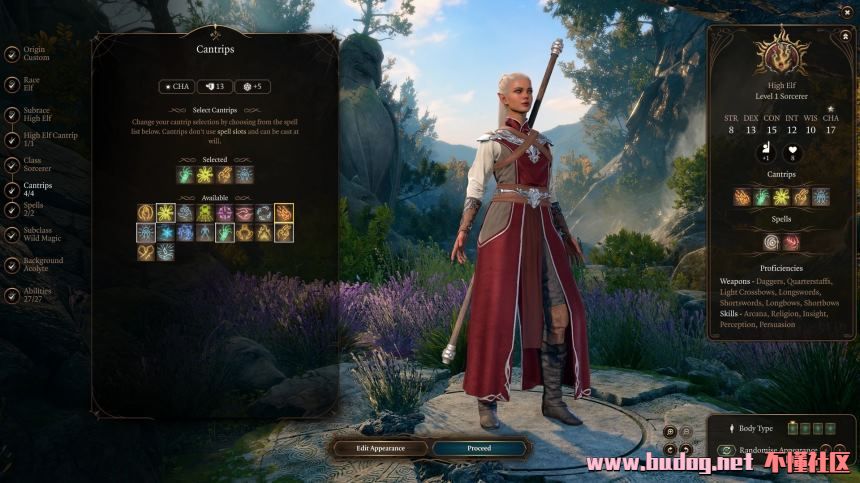
Task: Click the zoom-in camera button
Action: pos(670,431)
